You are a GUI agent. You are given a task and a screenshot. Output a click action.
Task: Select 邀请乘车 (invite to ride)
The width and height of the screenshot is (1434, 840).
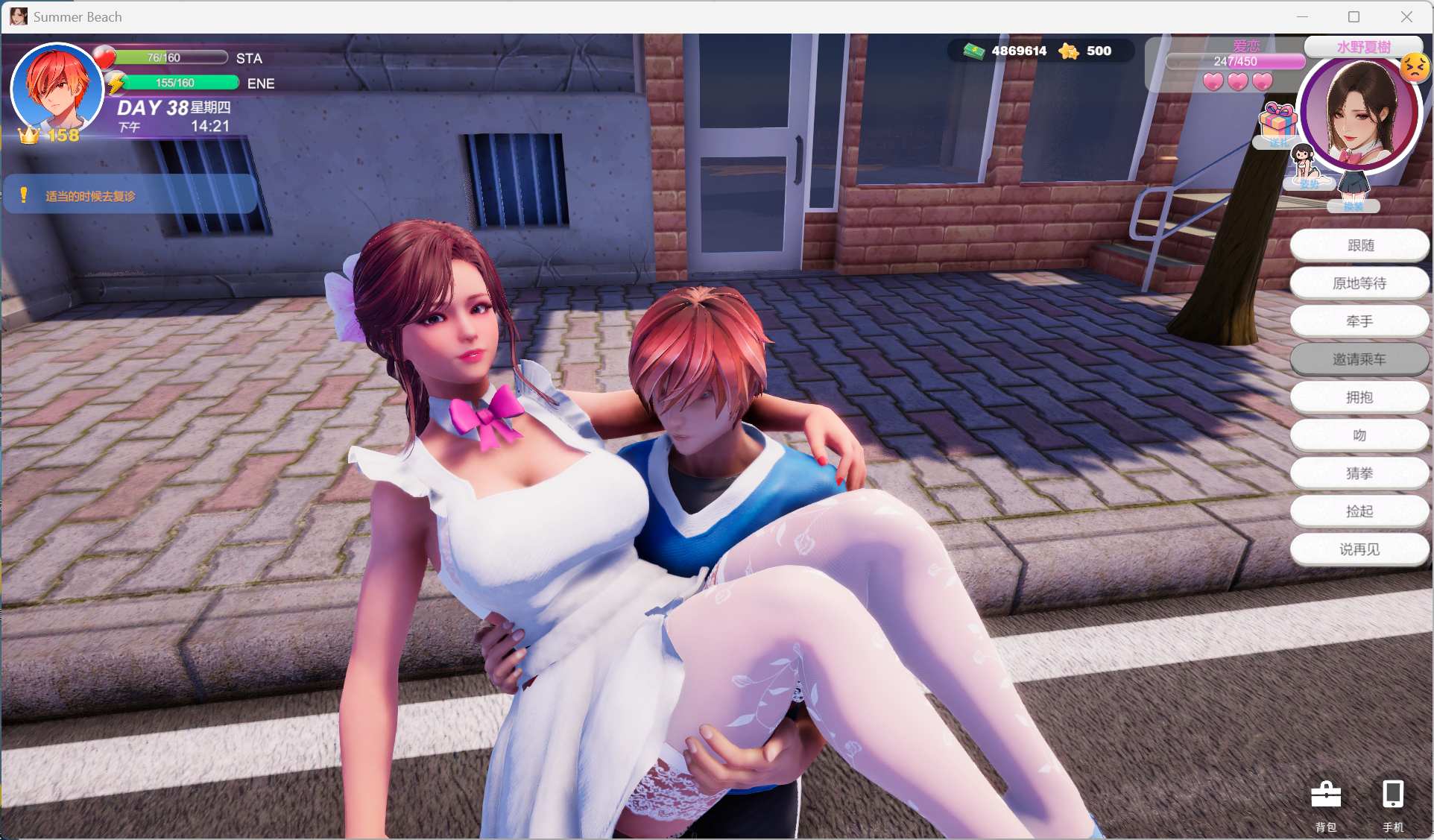(x=1359, y=359)
